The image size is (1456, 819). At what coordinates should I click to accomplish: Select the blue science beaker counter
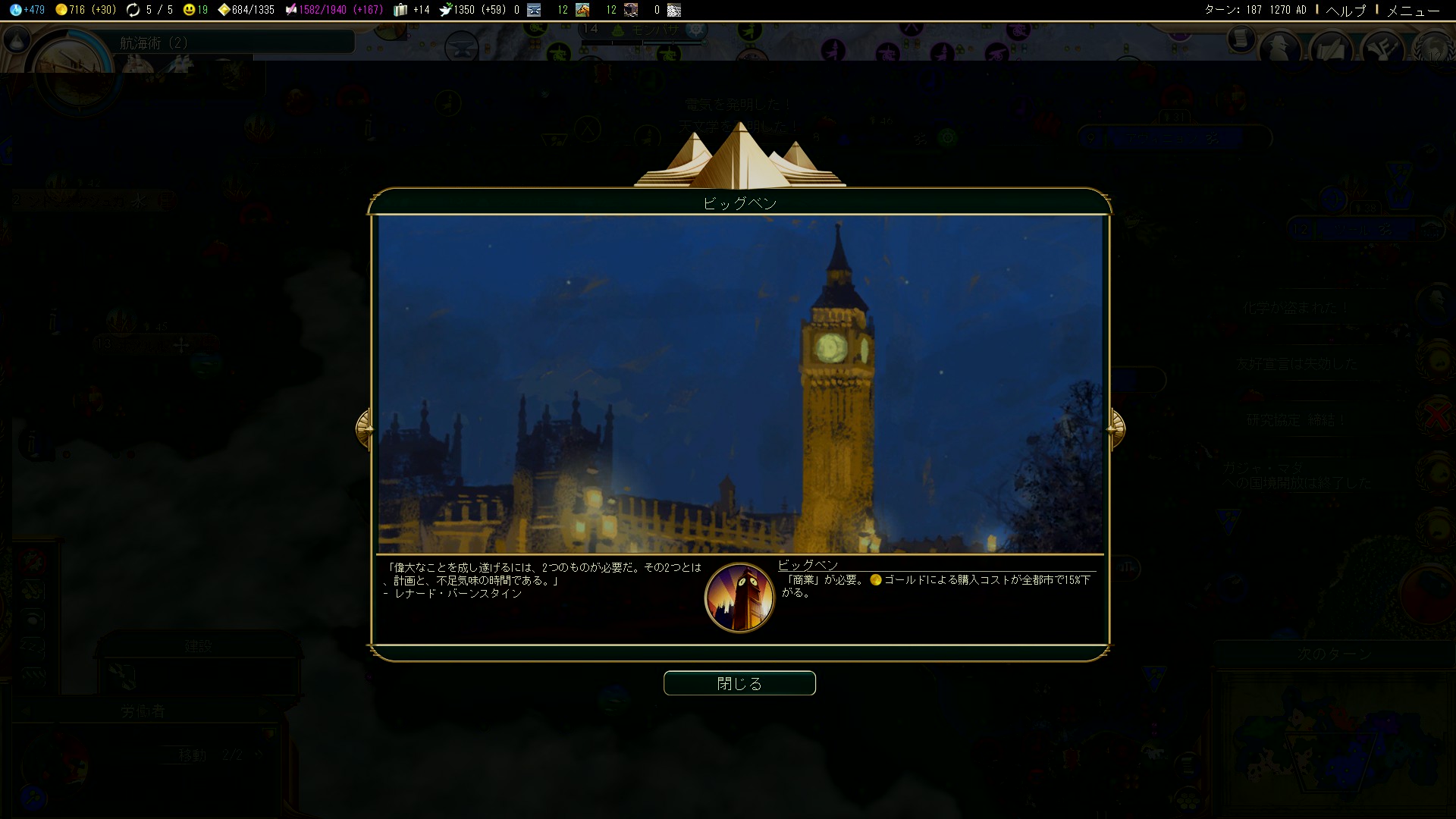coord(27,10)
